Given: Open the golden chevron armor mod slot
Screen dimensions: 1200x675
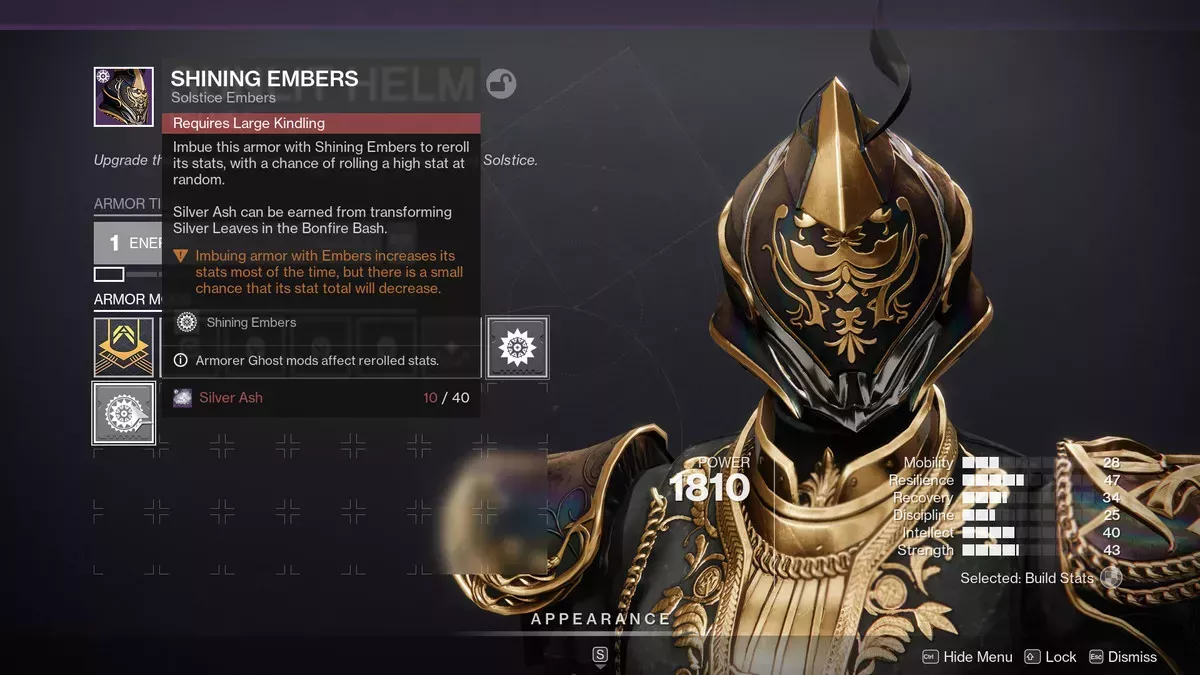Looking at the screenshot, I should coord(124,347).
